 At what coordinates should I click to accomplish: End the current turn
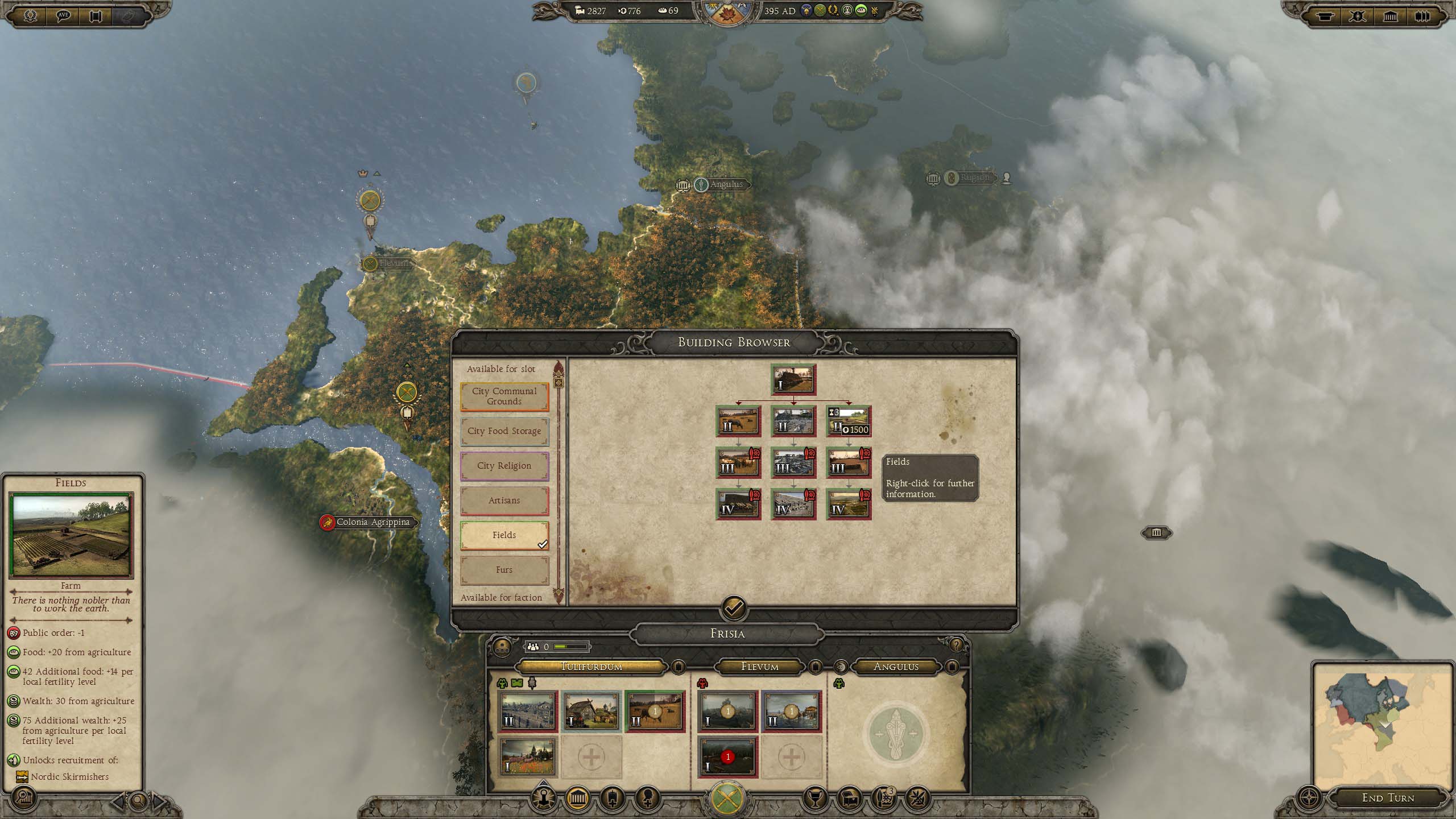point(1388,798)
